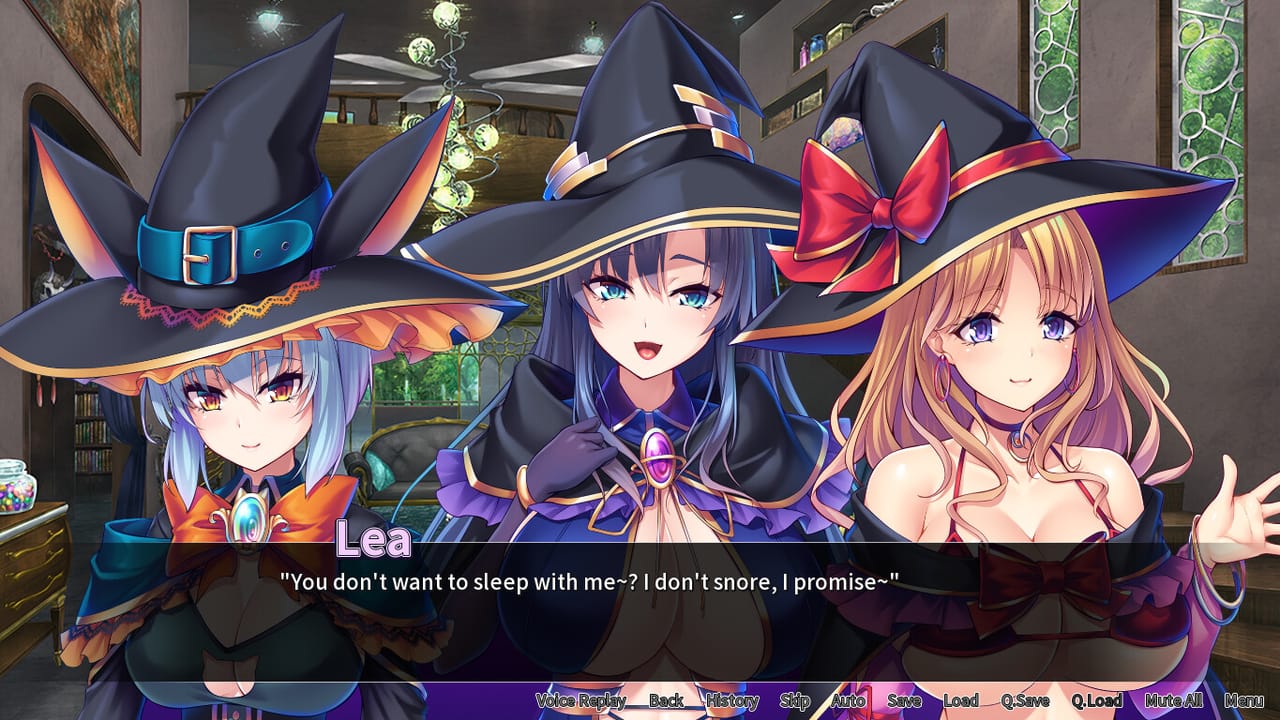
Task: Open the History log
Action: tap(733, 700)
